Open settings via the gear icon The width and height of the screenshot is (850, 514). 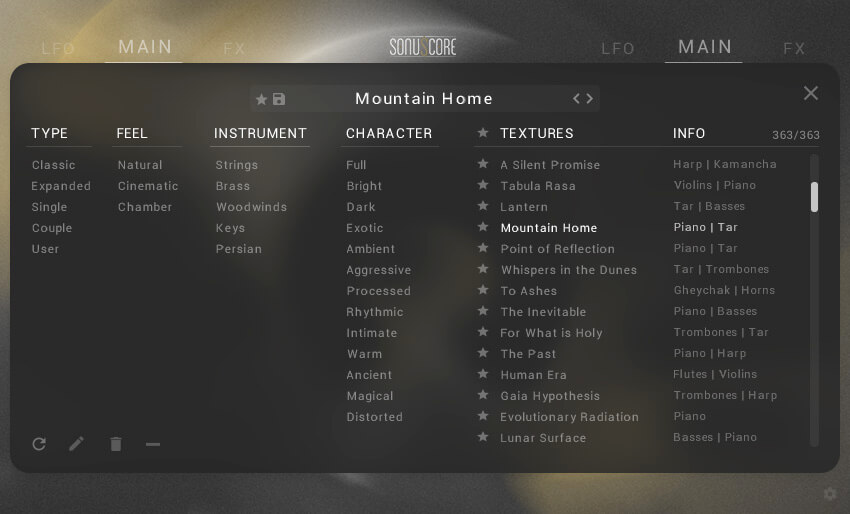click(x=829, y=493)
